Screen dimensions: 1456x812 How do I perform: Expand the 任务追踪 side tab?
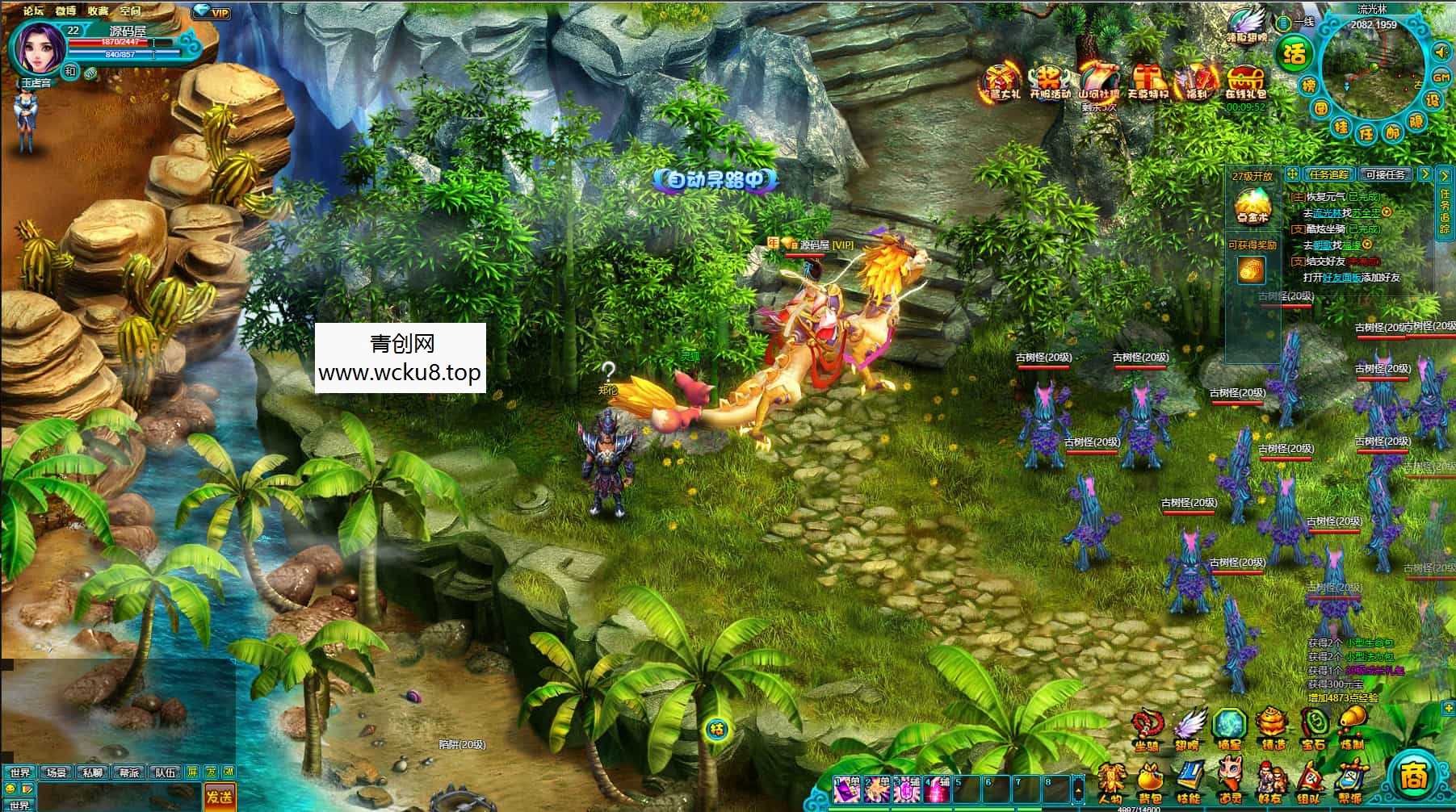click(x=1444, y=210)
